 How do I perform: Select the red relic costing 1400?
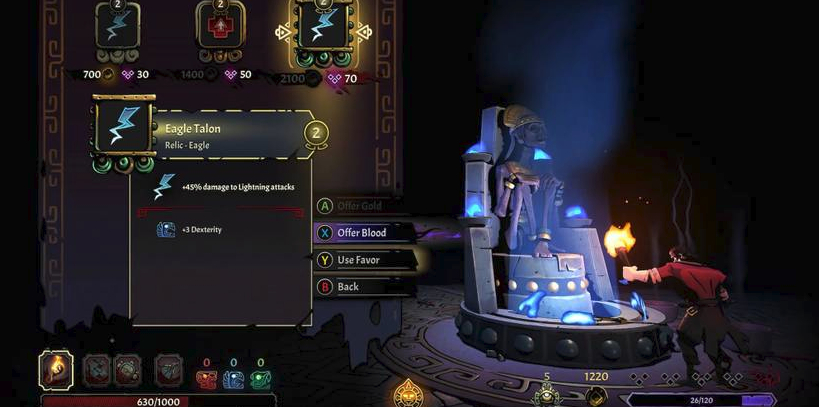(x=220, y=27)
